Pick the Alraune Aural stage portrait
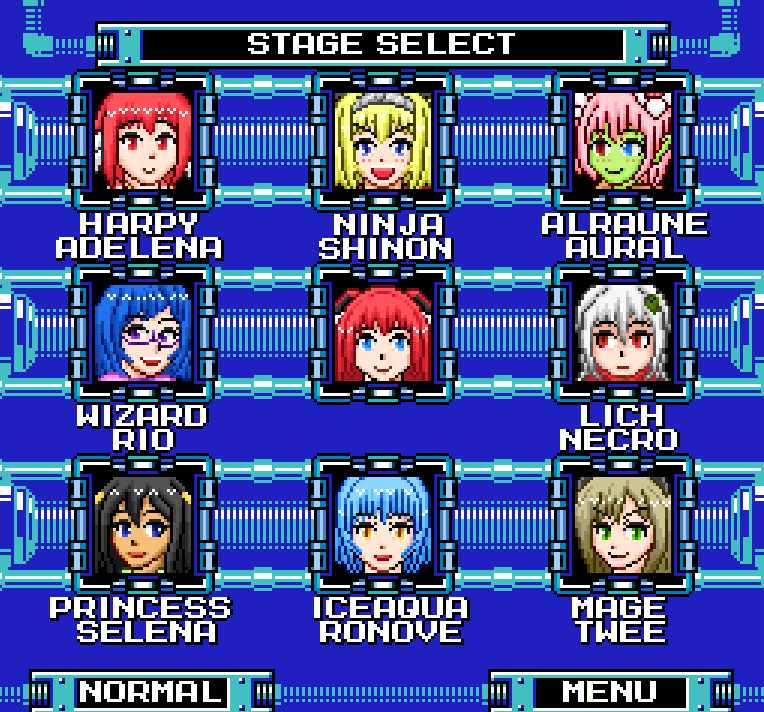The height and width of the screenshot is (712, 764). coord(623,141)
